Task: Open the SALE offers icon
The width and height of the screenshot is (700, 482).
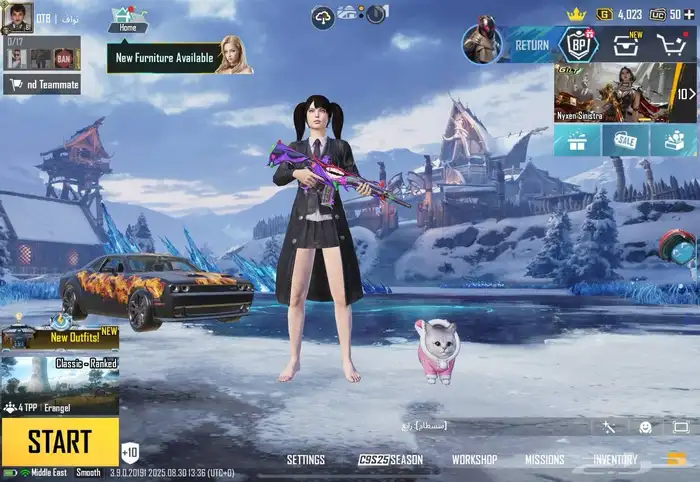Action: [625, 141]
